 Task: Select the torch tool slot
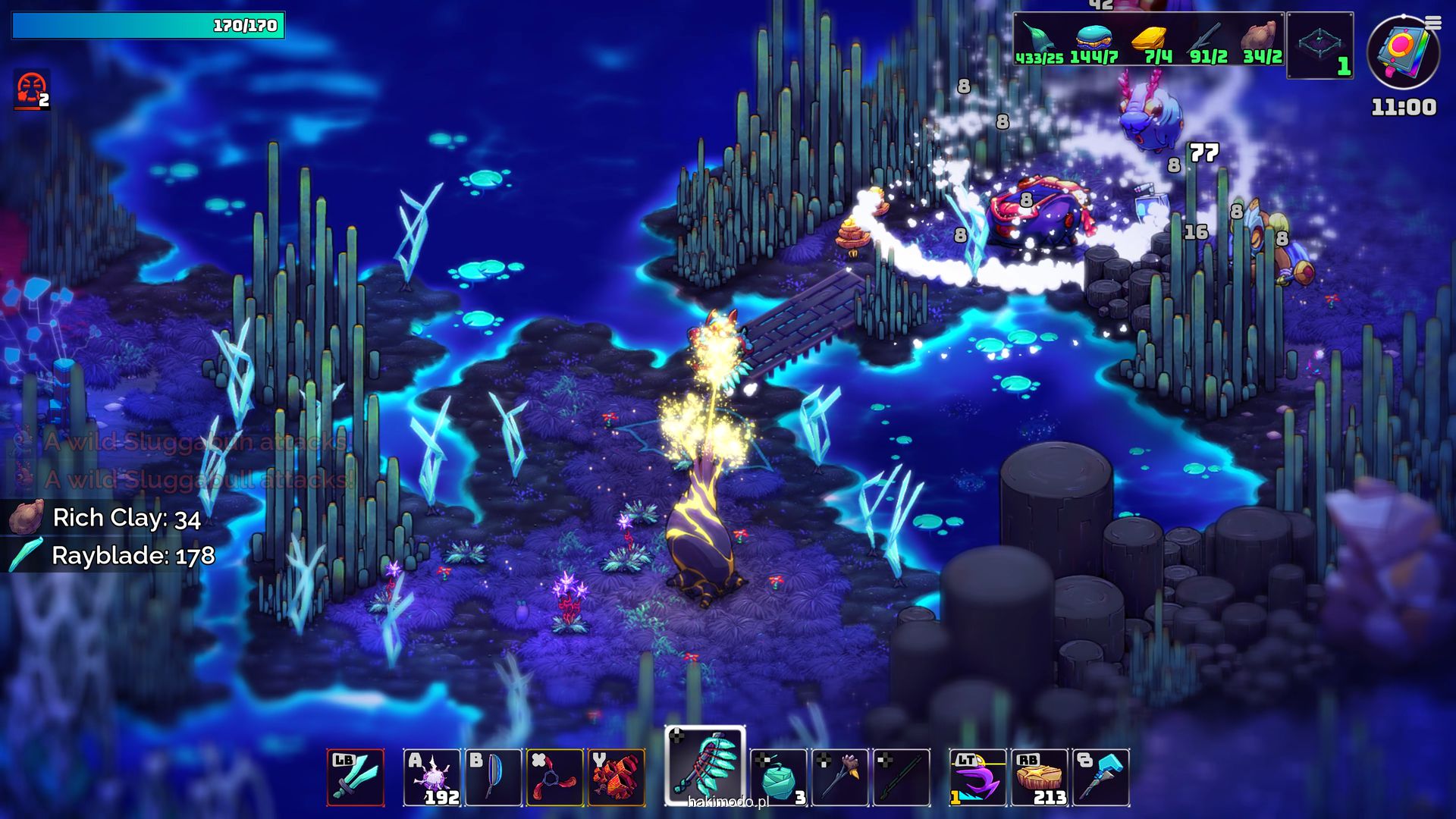[x=840, y=777]
